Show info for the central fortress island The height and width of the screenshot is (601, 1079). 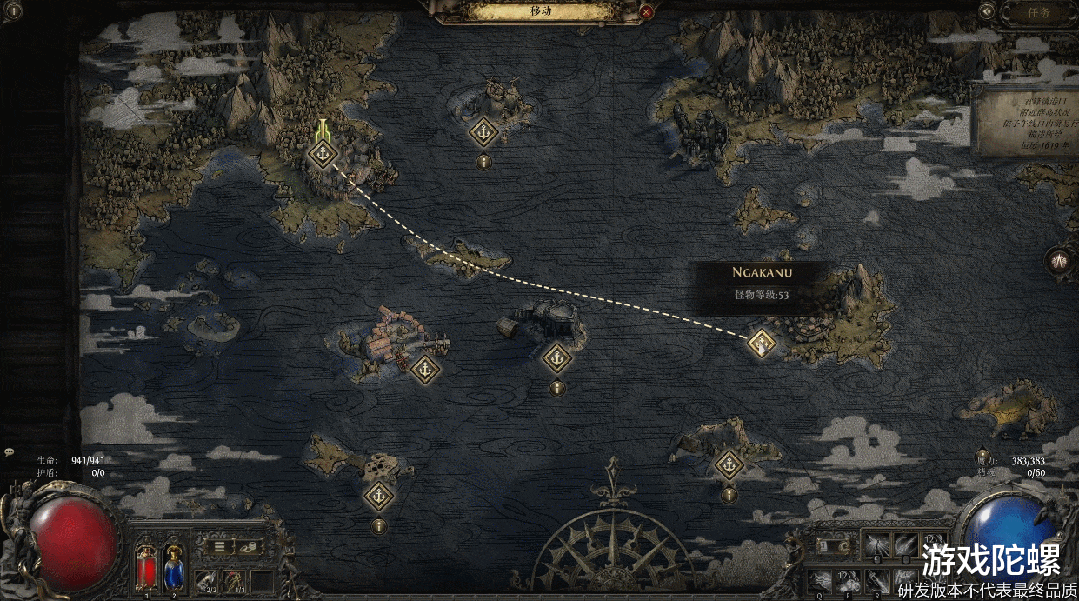pyautogui.click(x=556, y=387)
